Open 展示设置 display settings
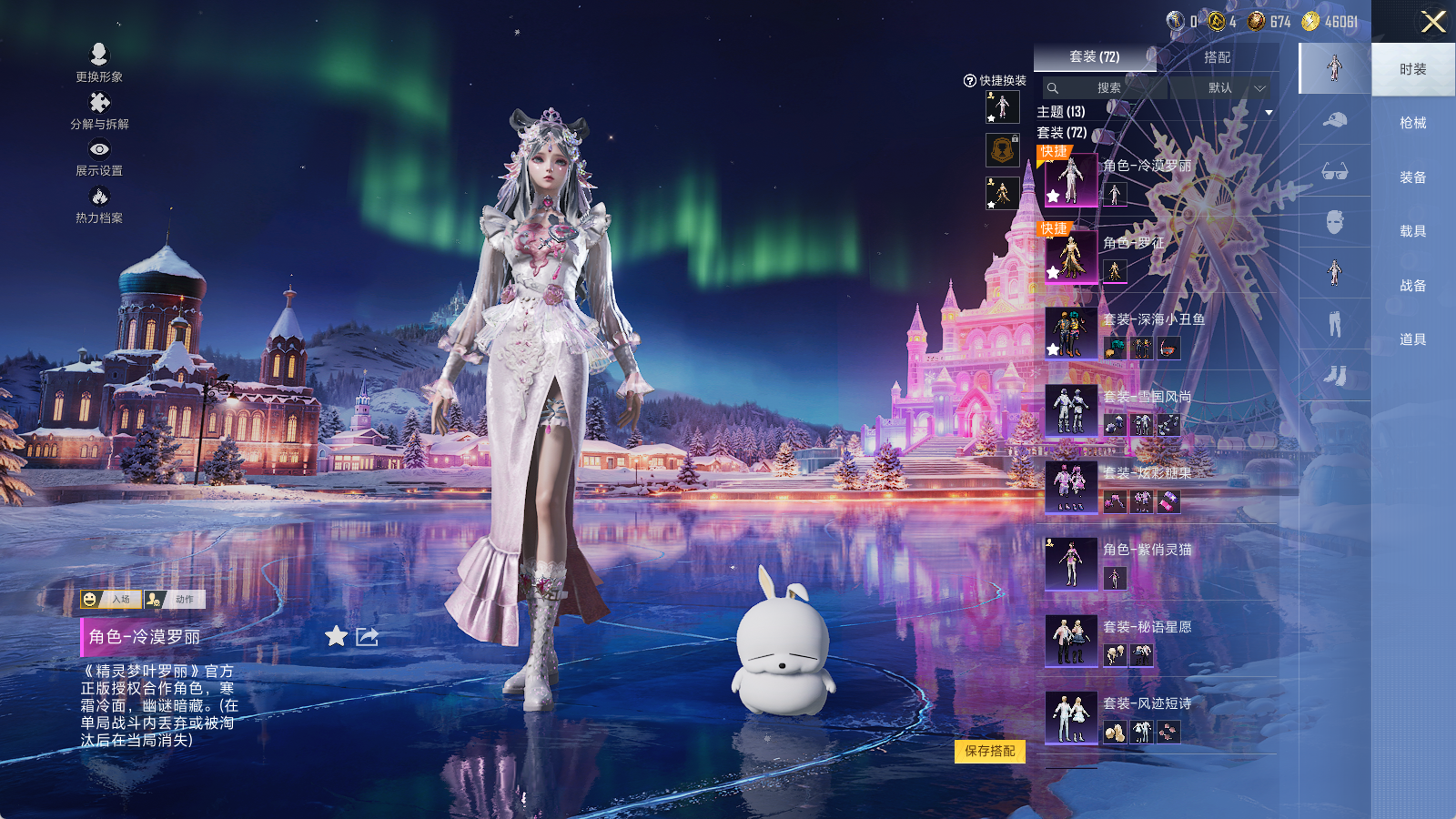Screen dimensions: 1456x819 (x=99, y=157)
